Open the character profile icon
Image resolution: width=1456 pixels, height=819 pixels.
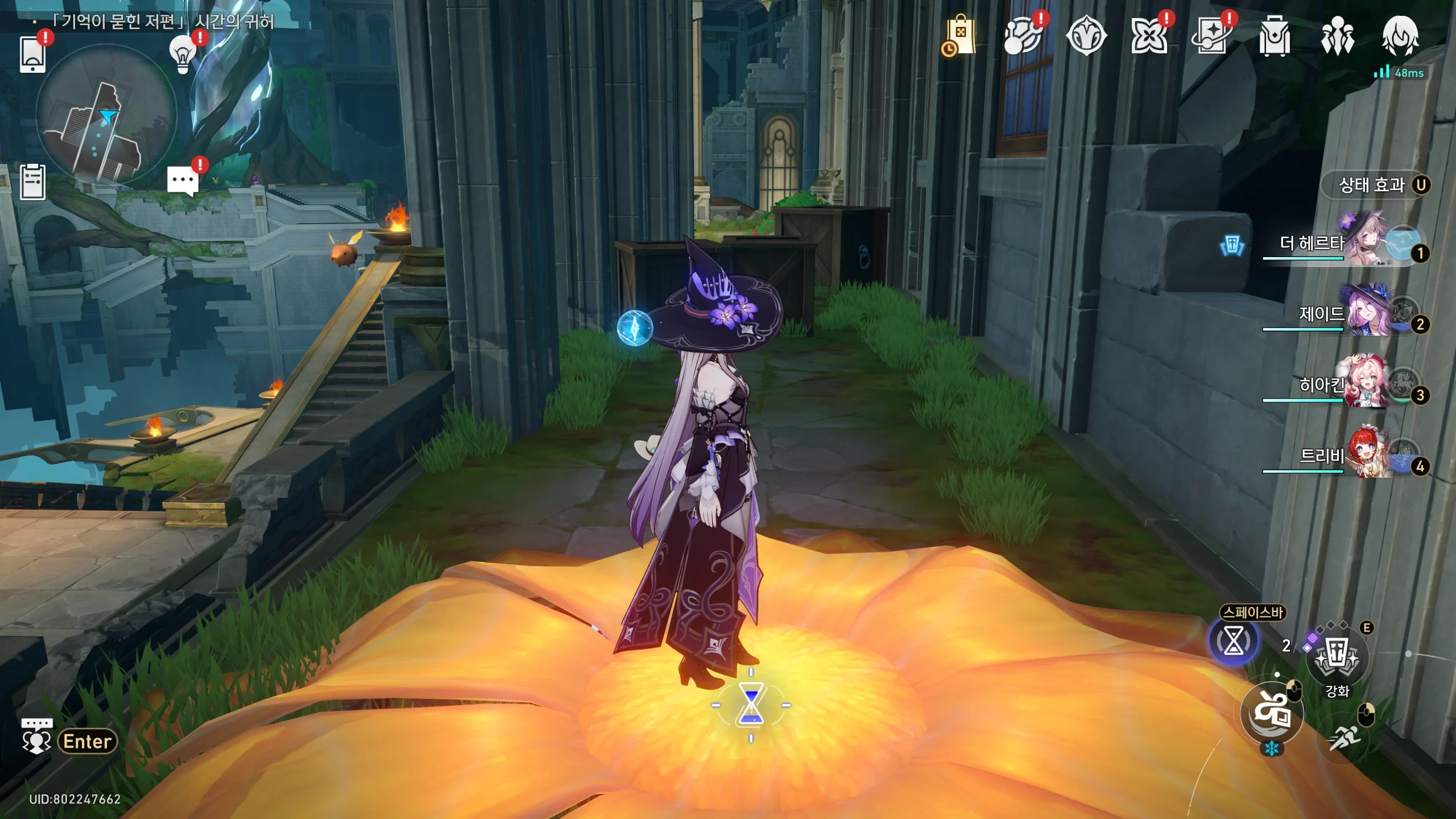coord(1400,36)
